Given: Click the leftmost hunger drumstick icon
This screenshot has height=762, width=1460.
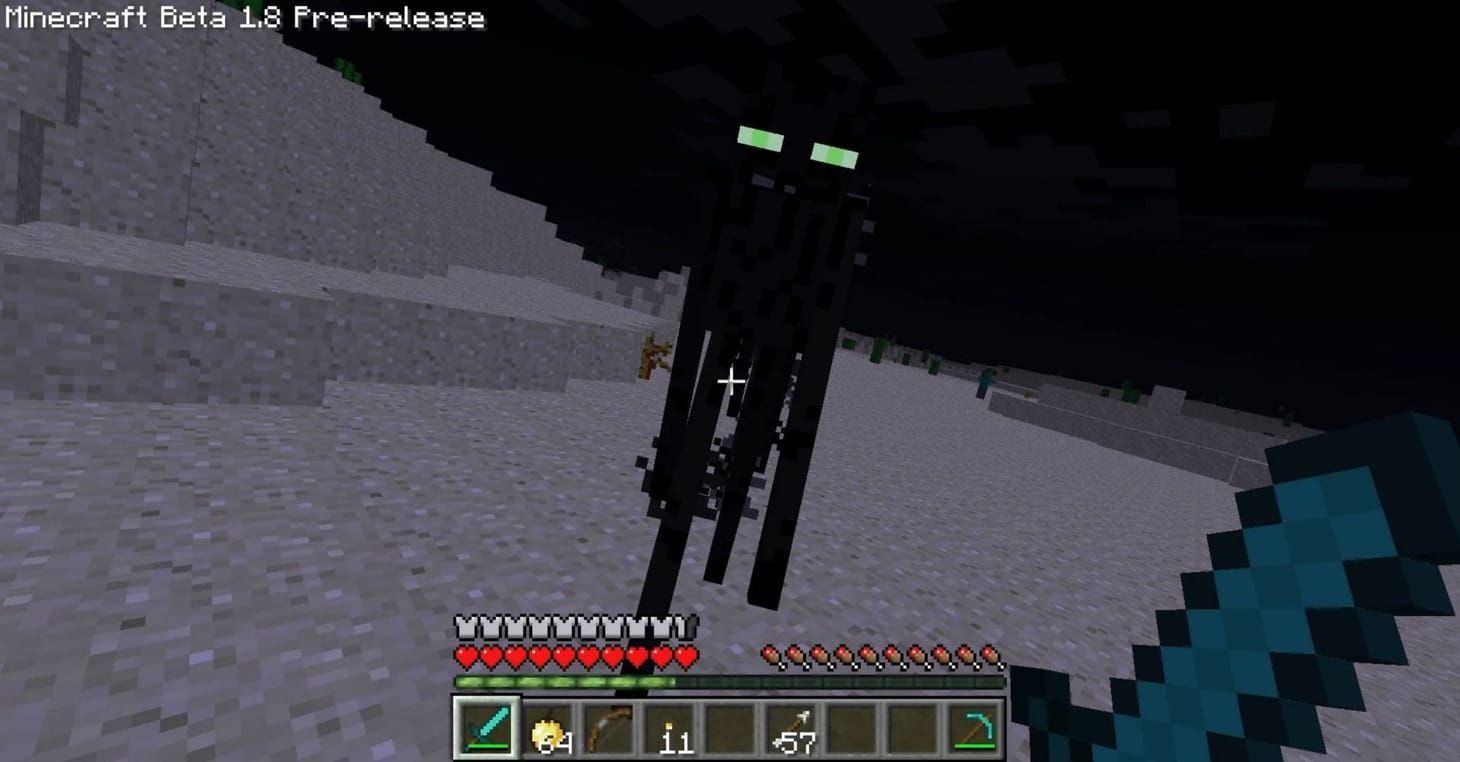Looking at the screenshot, I should point(772,654).
